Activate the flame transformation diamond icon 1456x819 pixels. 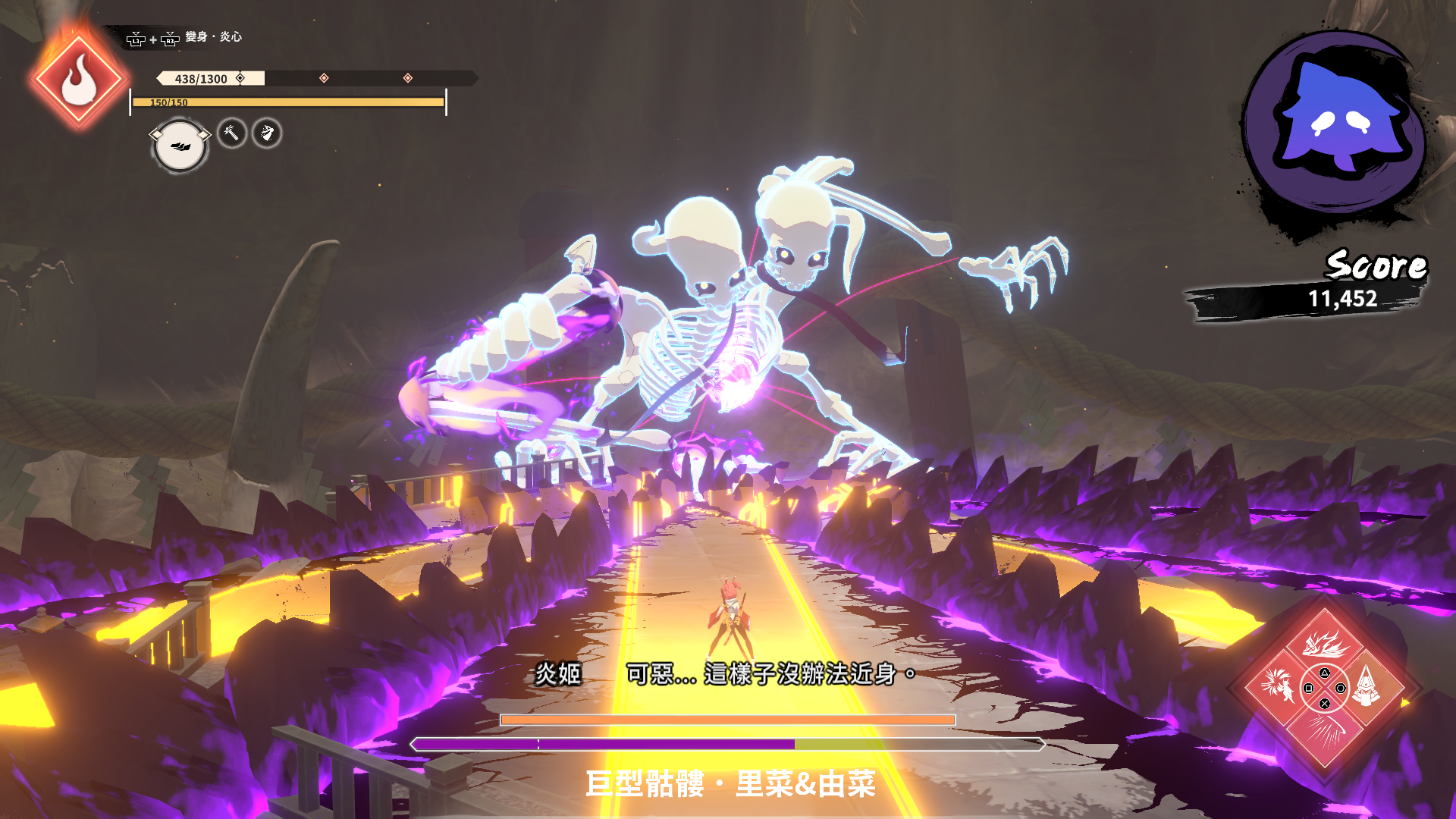pyautogui.click(x=78, y=80)
